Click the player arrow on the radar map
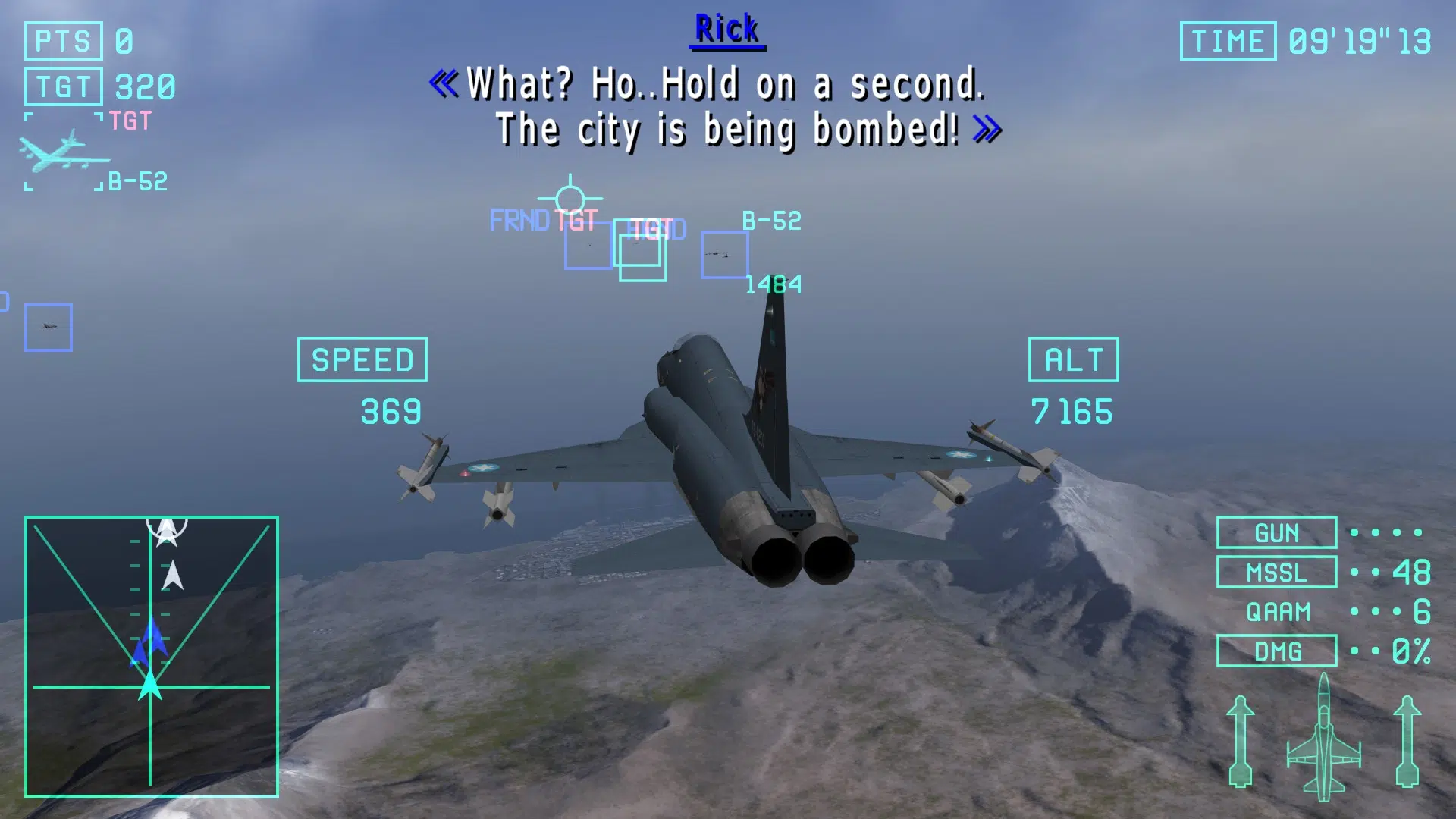Screen dimensions: 1456x819 152,686
